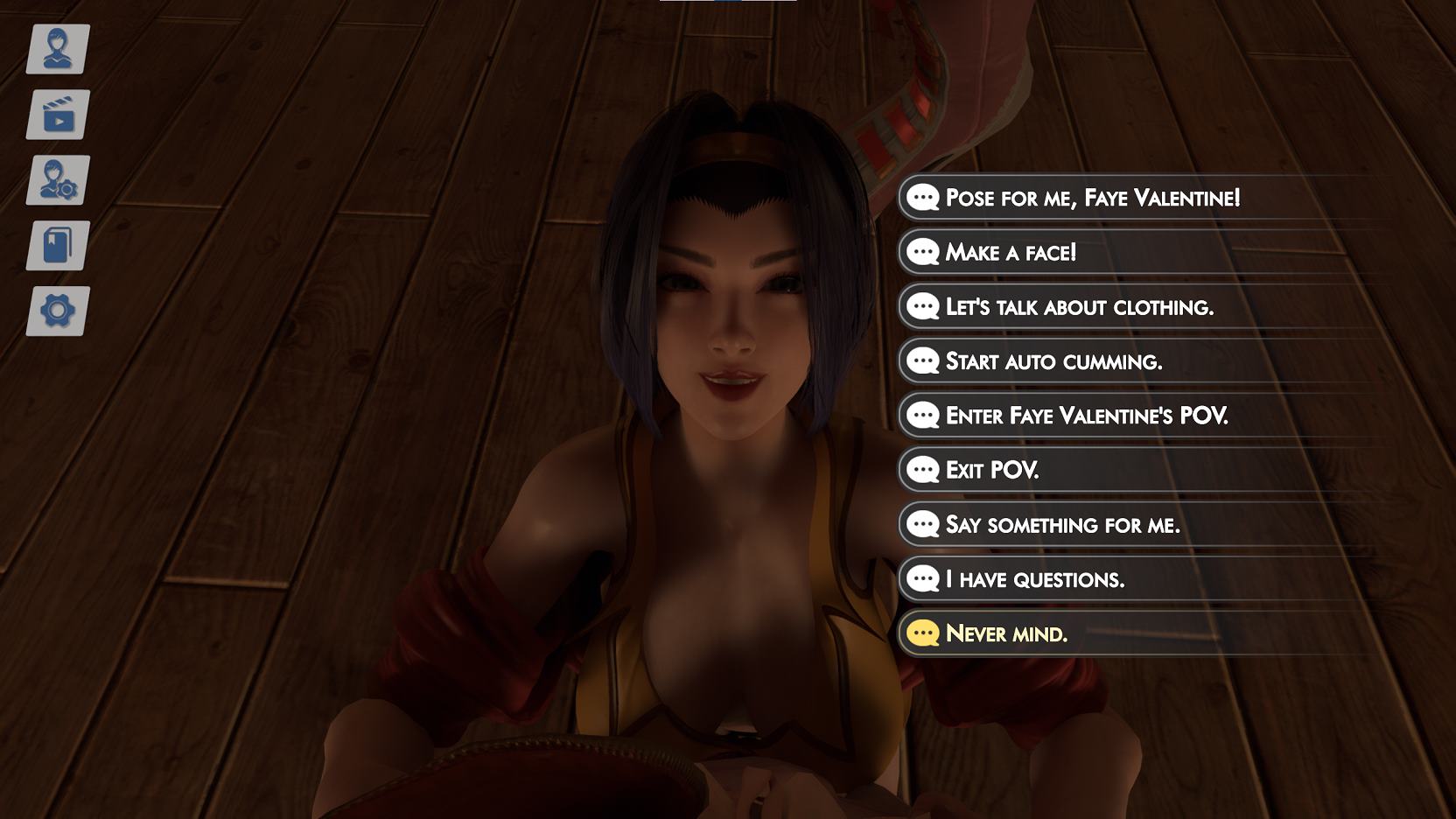Select the "Exit POV." option

coord(992,470)
